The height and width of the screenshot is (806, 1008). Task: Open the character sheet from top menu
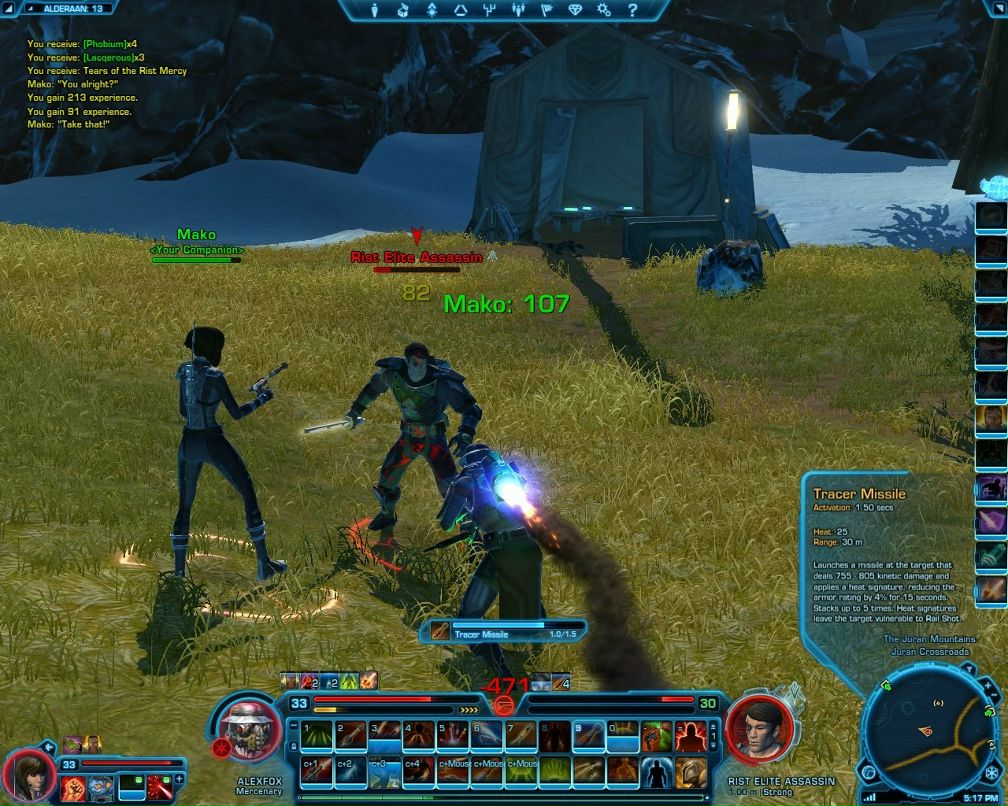click(375, 10)
